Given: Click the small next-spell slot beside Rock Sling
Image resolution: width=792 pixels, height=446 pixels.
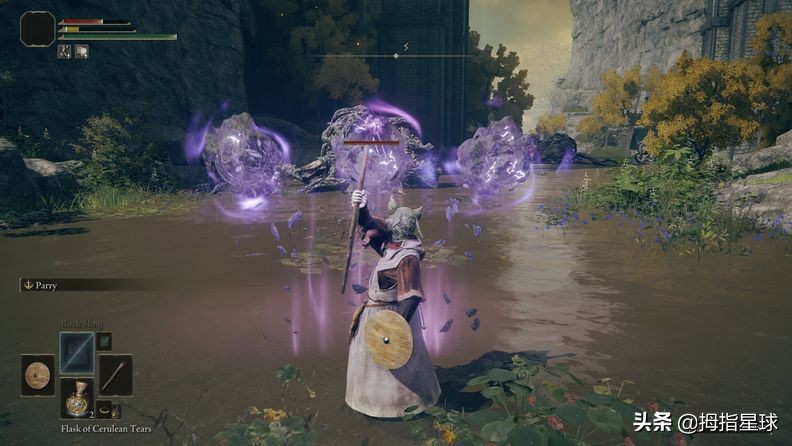Looking at the screenshot, I should [104, 341].
